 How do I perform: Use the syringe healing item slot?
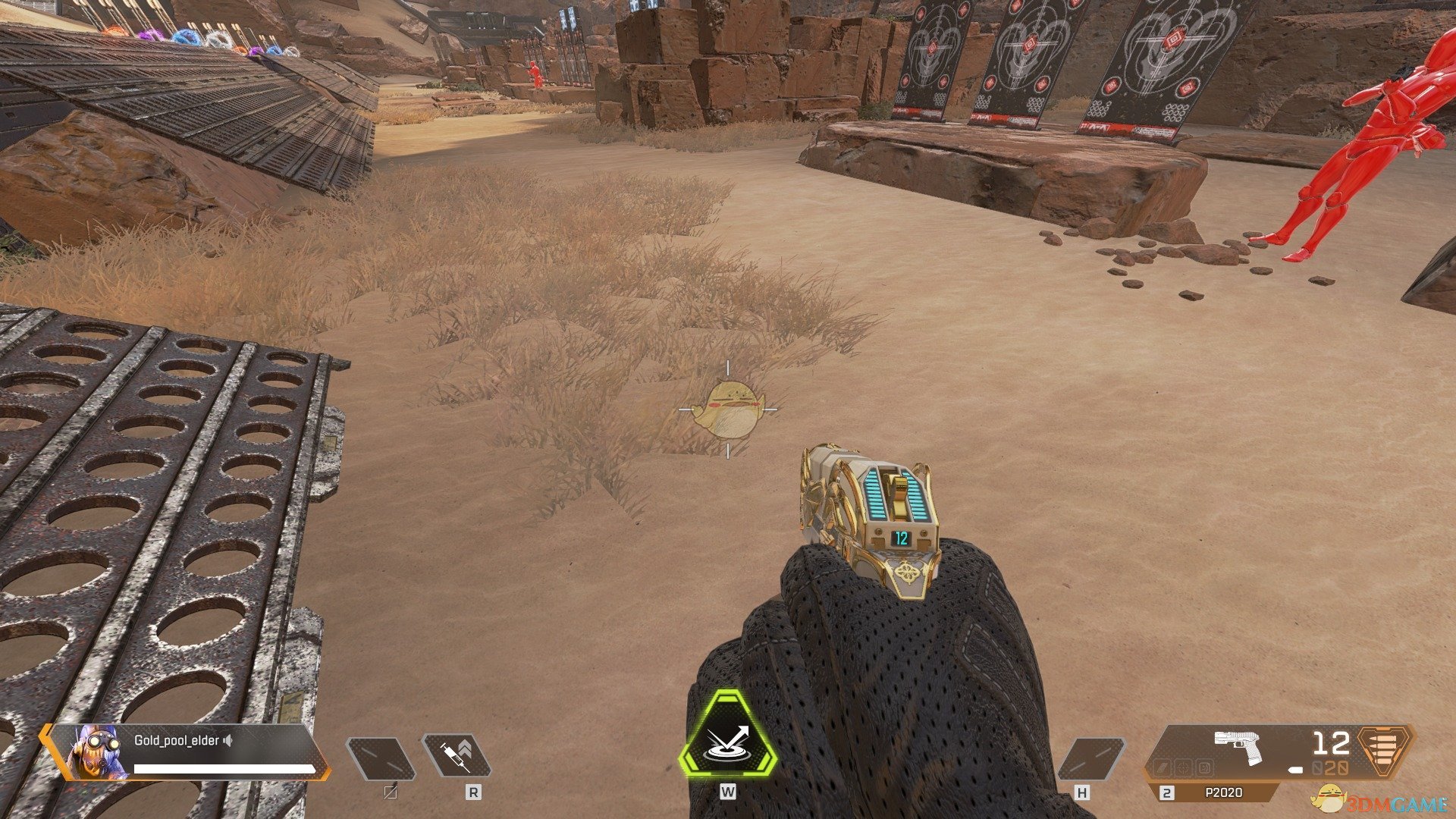[456, 758]
